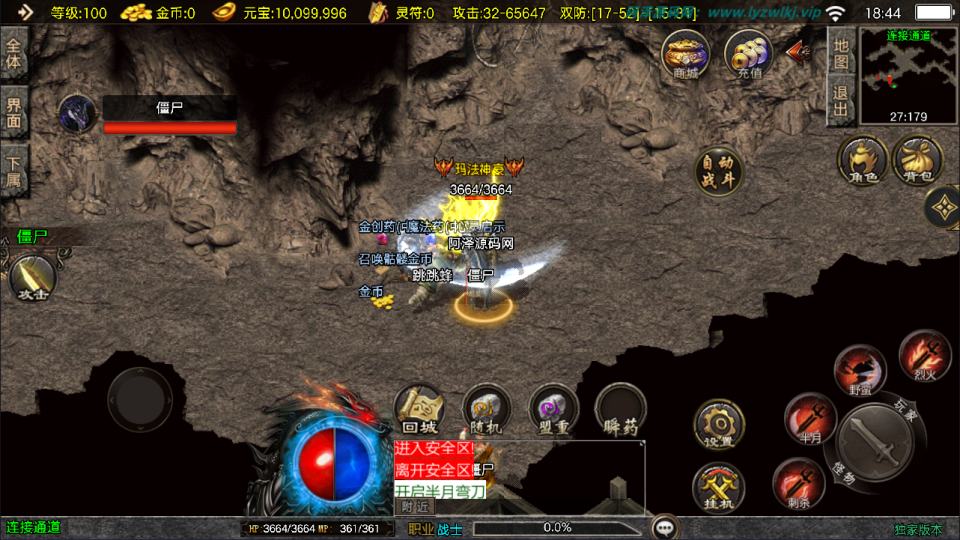Activate 挂机 auto-play button
960x540 pixels.
coord(718,485)
